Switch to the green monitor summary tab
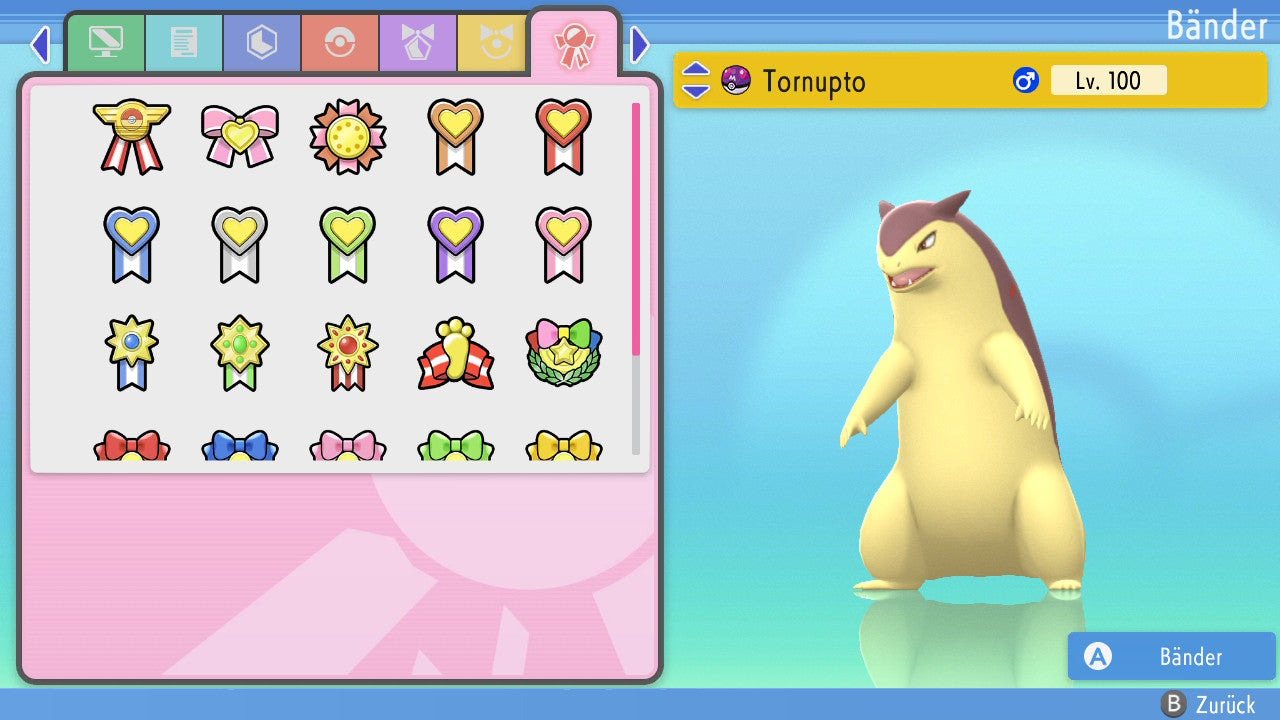The width and height of the screenshot is (1280, 720). tap(106, 44)
